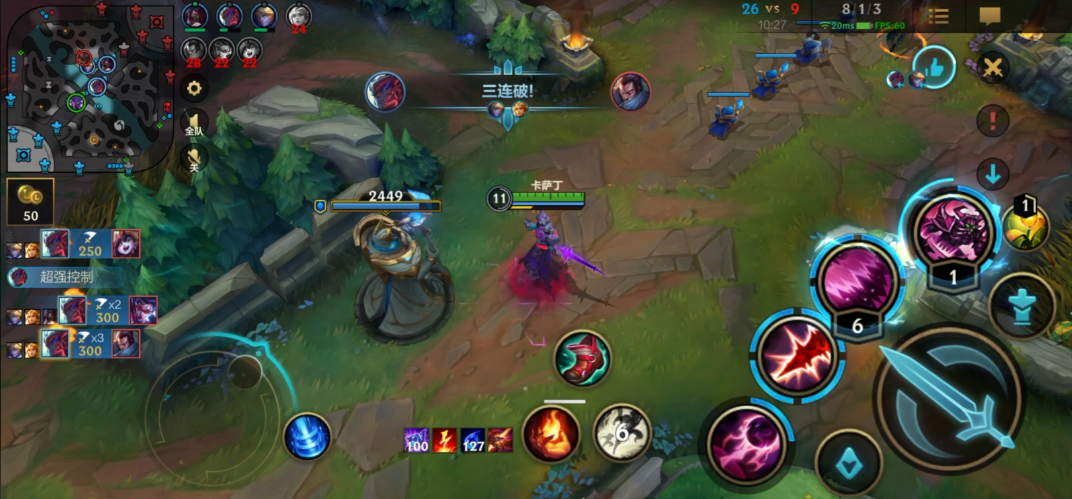
Task: Activate the Ignite summoner spell
Action: coord(551,435)
